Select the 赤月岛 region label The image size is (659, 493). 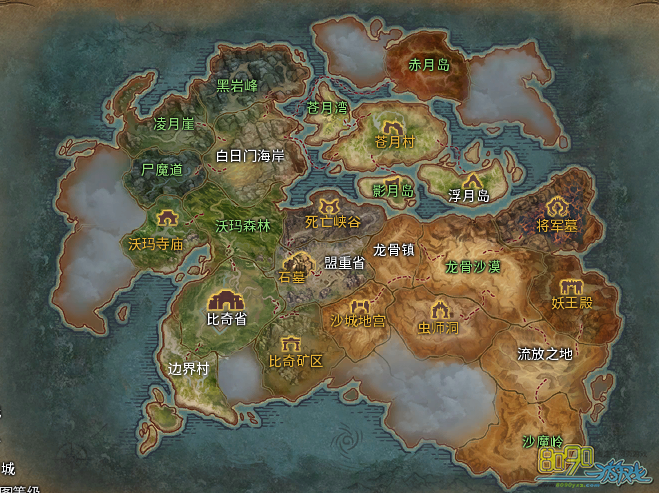(x=430, y=66)
